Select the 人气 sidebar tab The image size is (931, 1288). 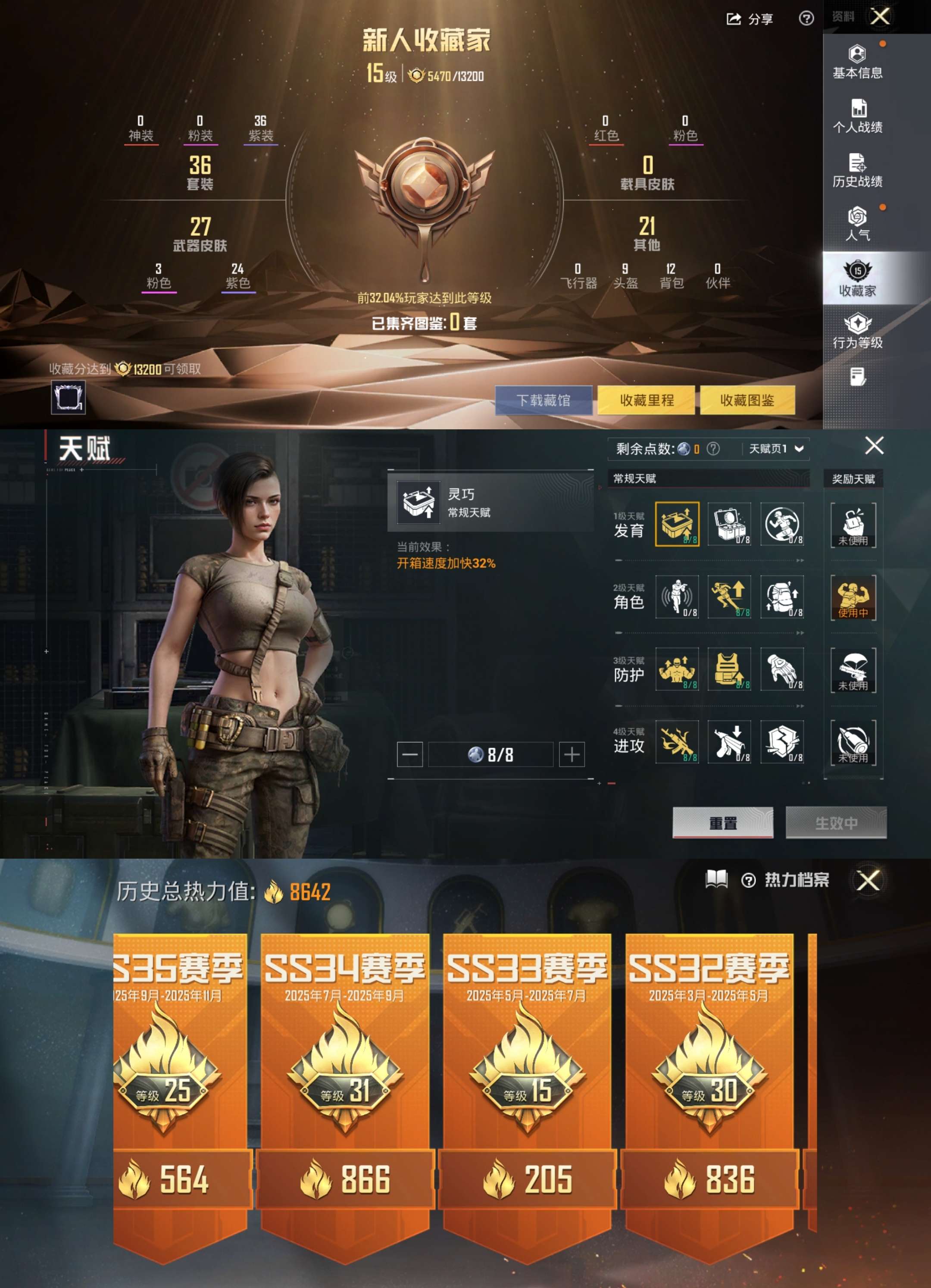pos(857,224)
